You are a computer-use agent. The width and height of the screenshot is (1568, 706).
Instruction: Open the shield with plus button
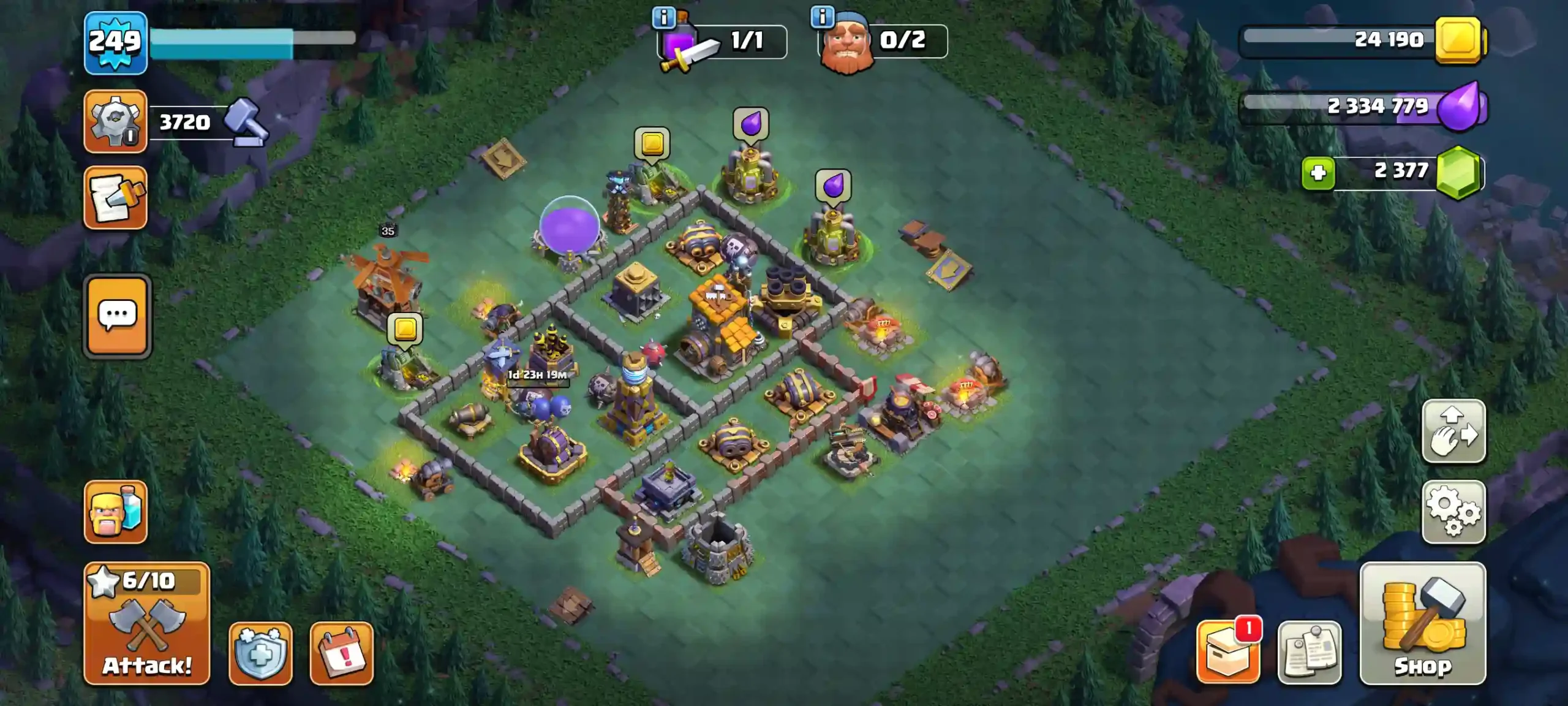(260, 653)
